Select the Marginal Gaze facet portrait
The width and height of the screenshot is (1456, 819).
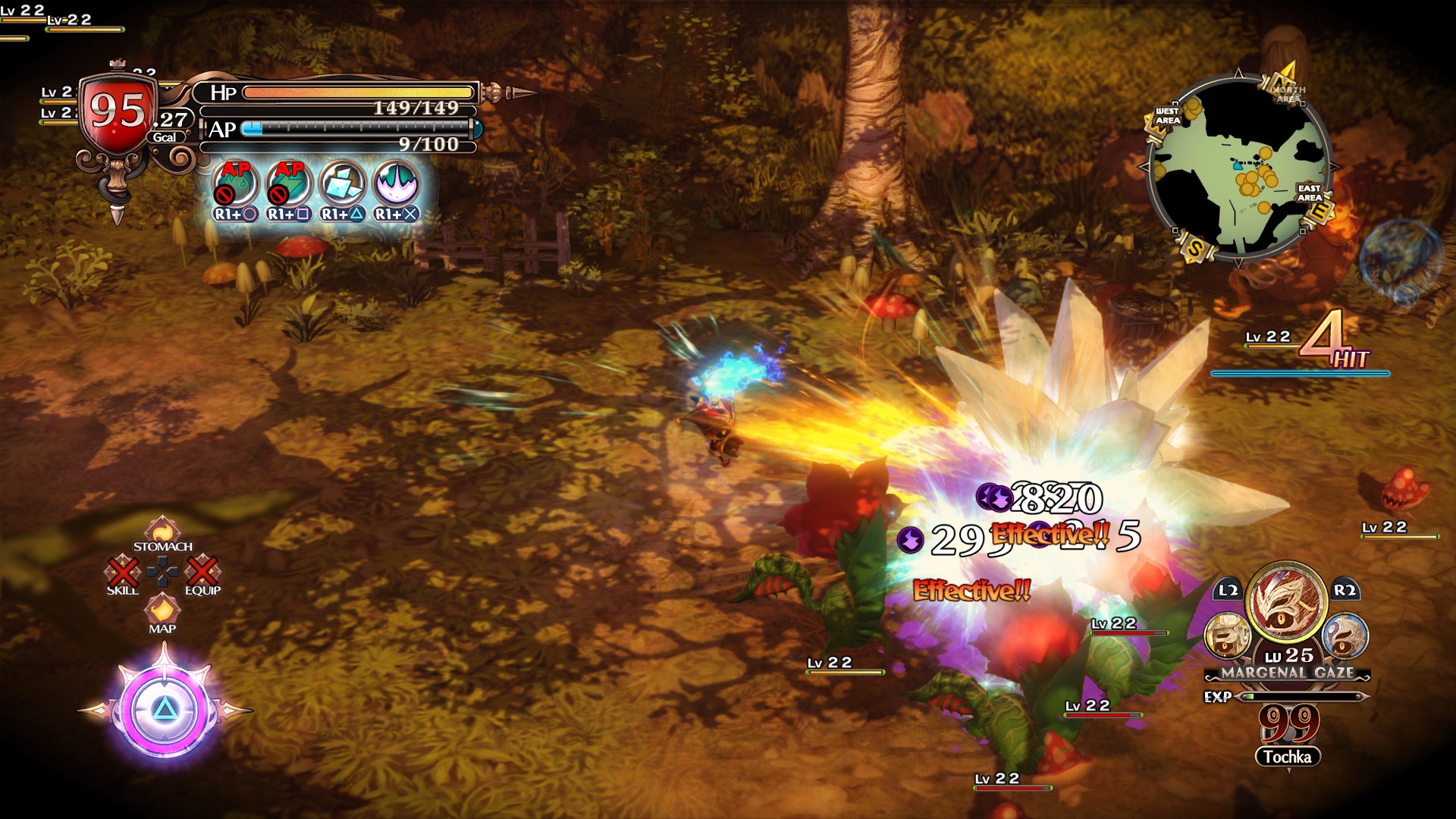click(x=1286, y=604)
